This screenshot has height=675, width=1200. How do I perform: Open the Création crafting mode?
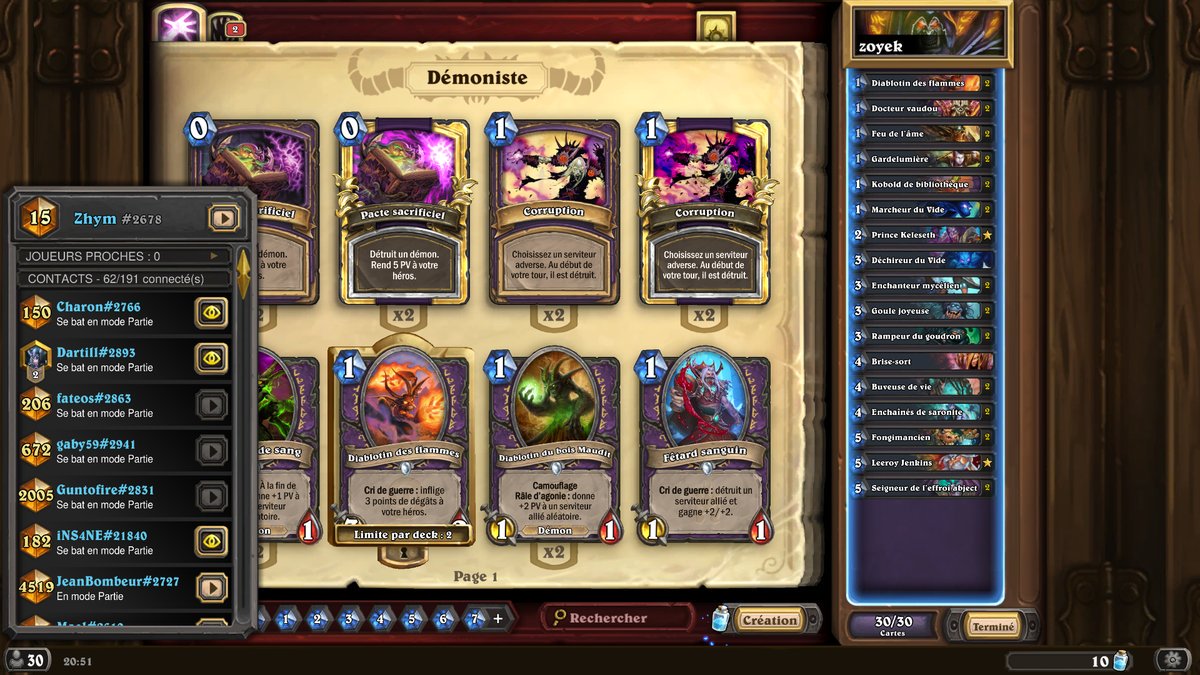769,620
